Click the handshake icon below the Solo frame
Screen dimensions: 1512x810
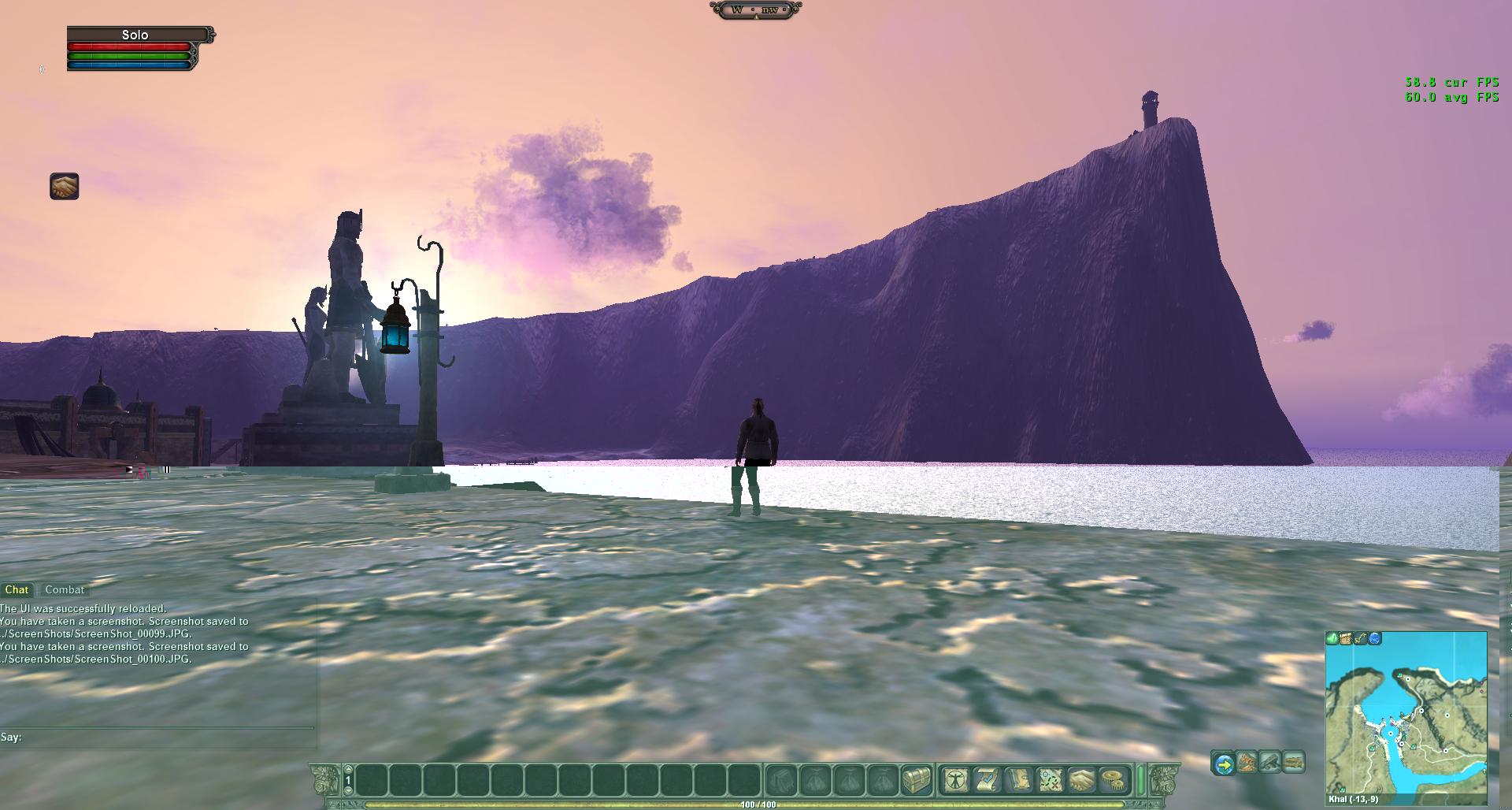[65, 187]
